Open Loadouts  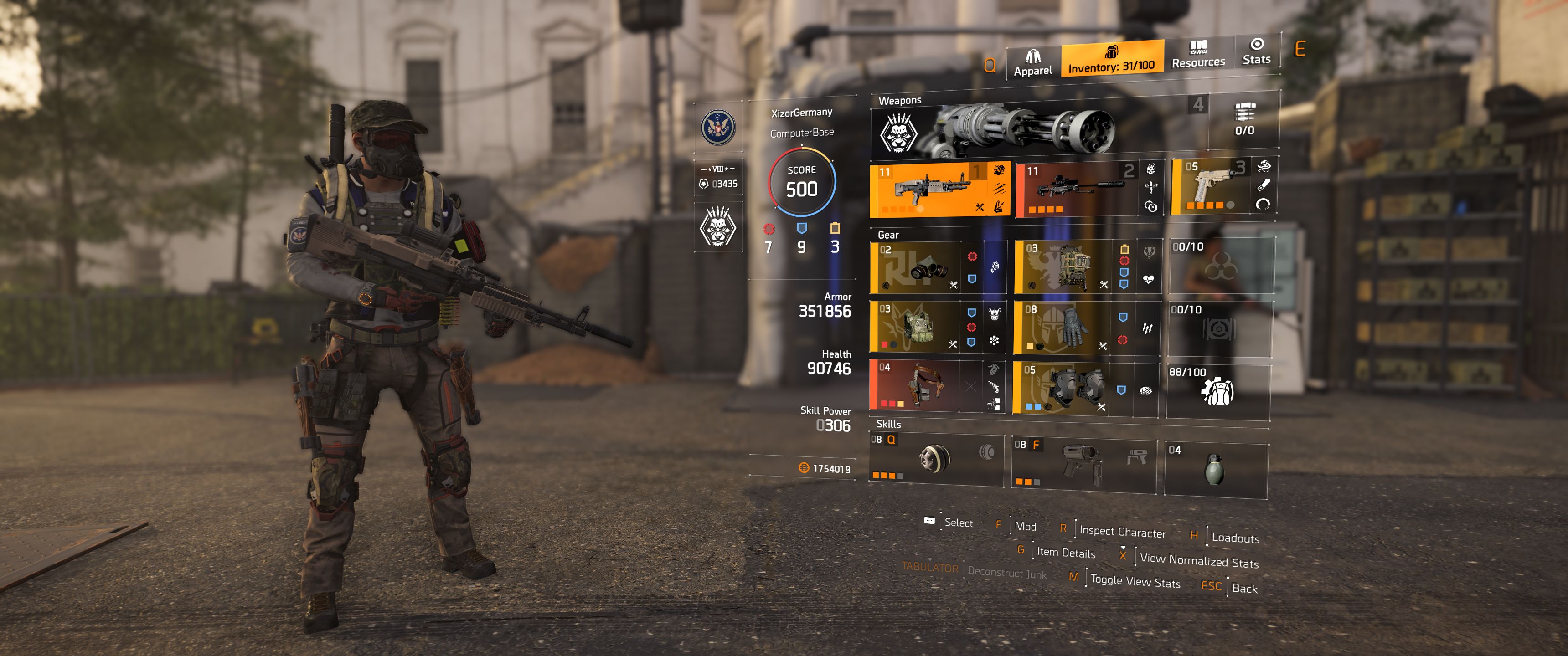1236,538
